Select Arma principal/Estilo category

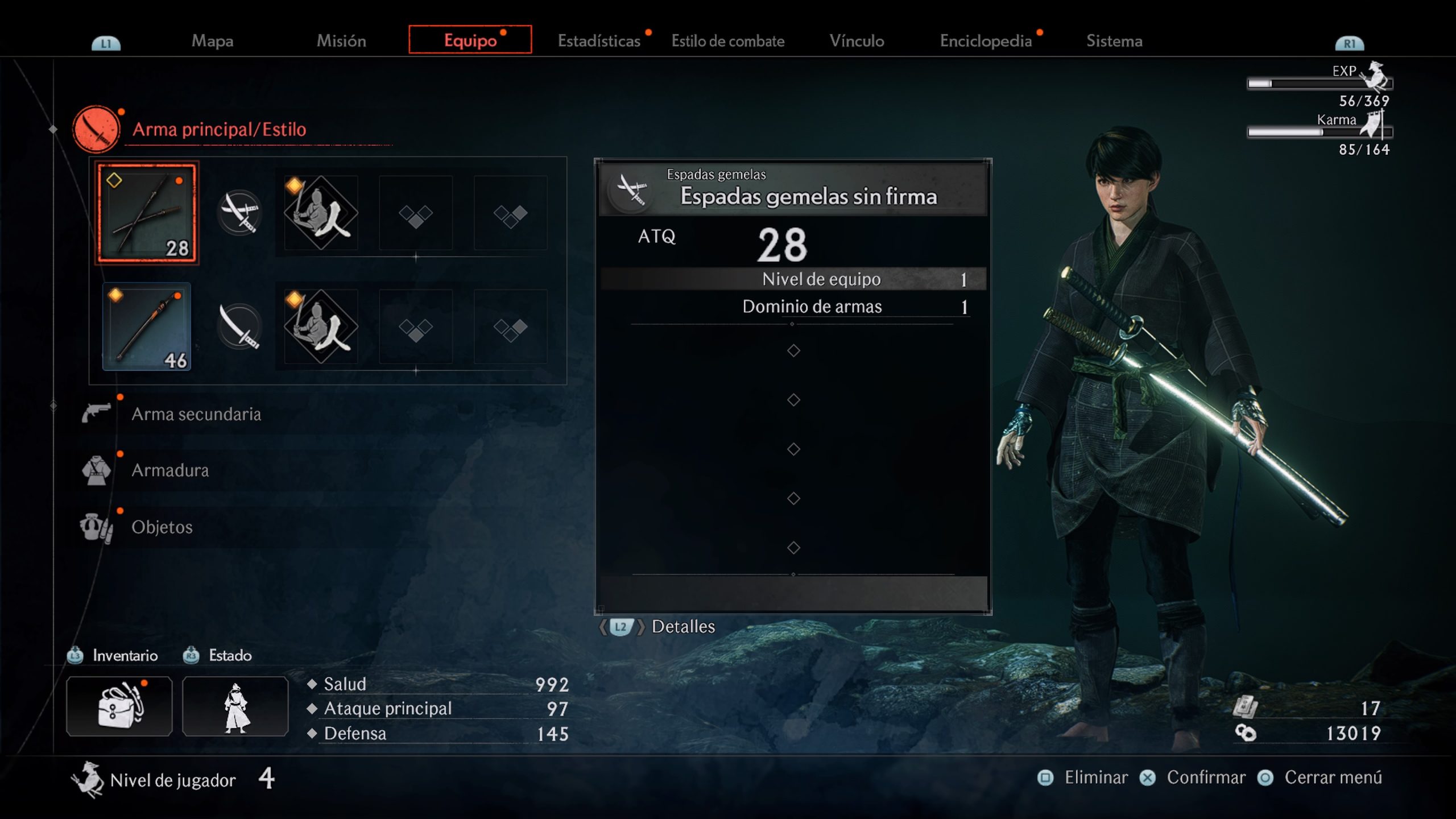219,130
